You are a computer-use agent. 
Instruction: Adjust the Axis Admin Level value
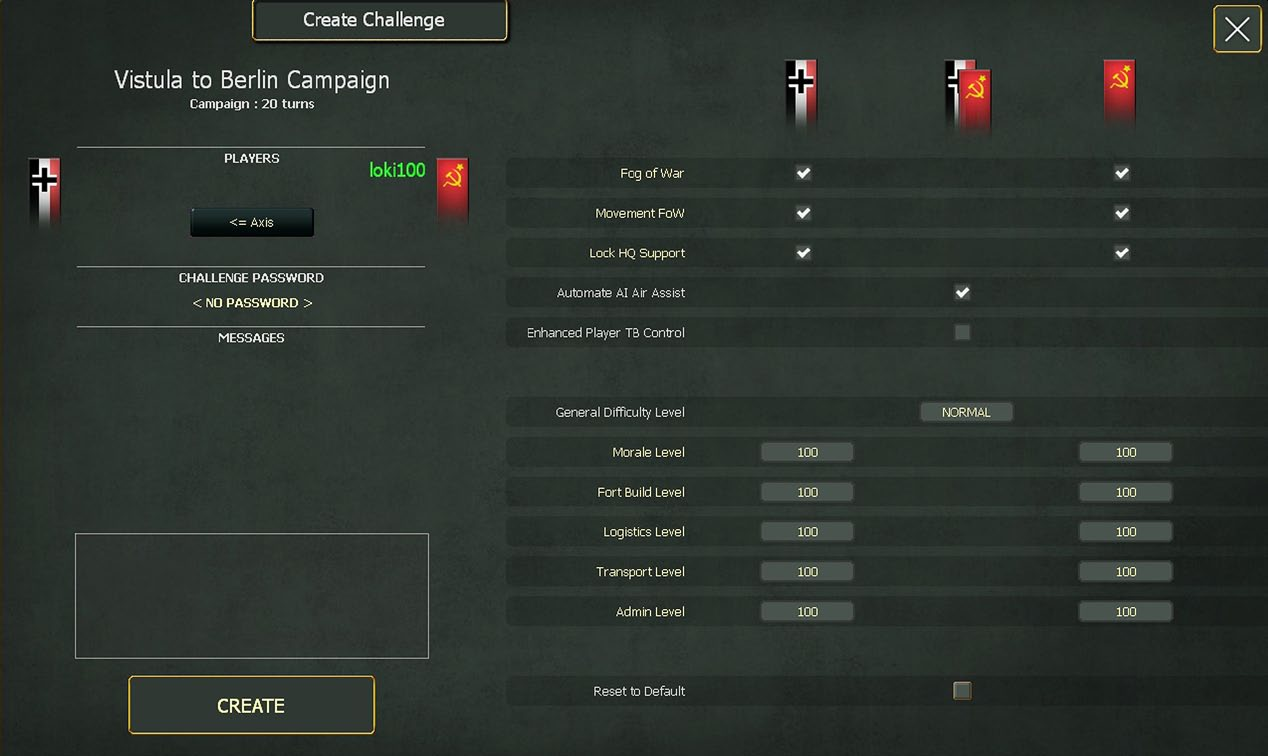tap(807, 611)
